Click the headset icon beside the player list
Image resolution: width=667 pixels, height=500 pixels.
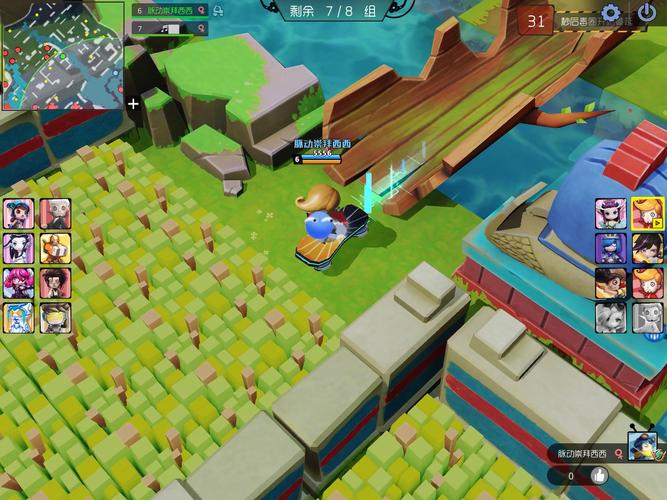[x=217, y=10]
